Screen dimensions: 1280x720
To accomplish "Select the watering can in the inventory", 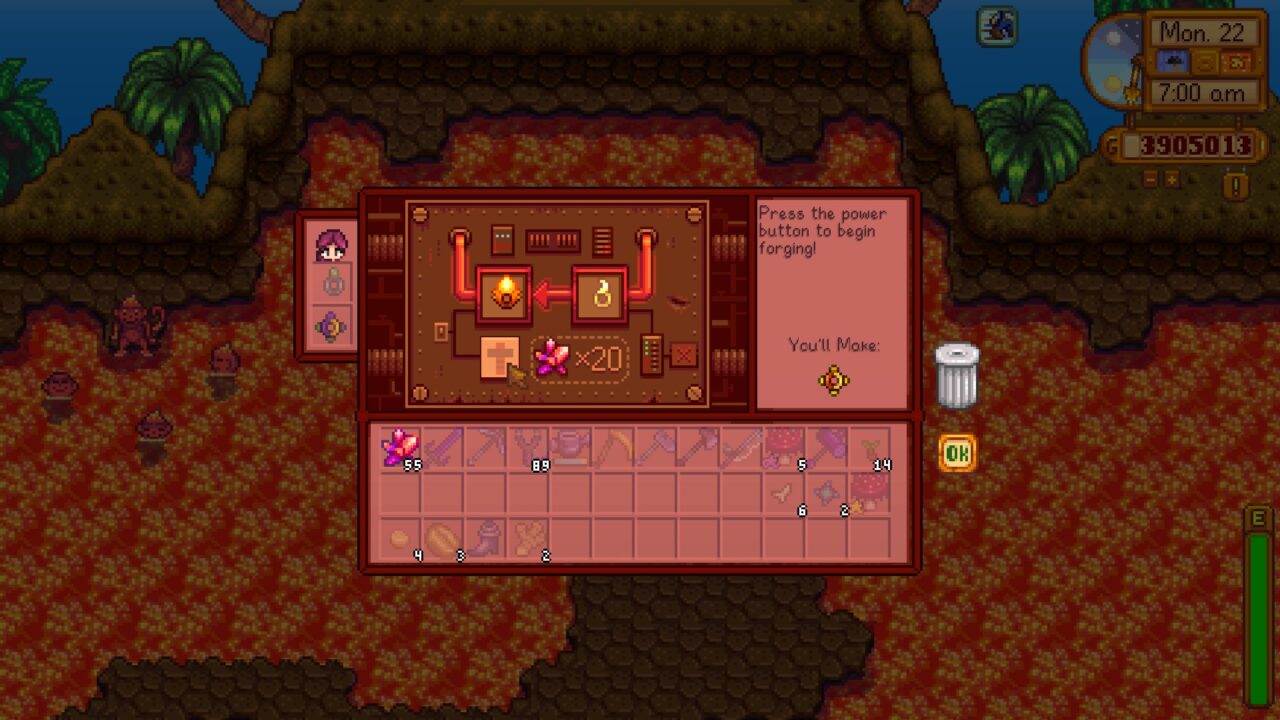I will (x=570, y=448).
